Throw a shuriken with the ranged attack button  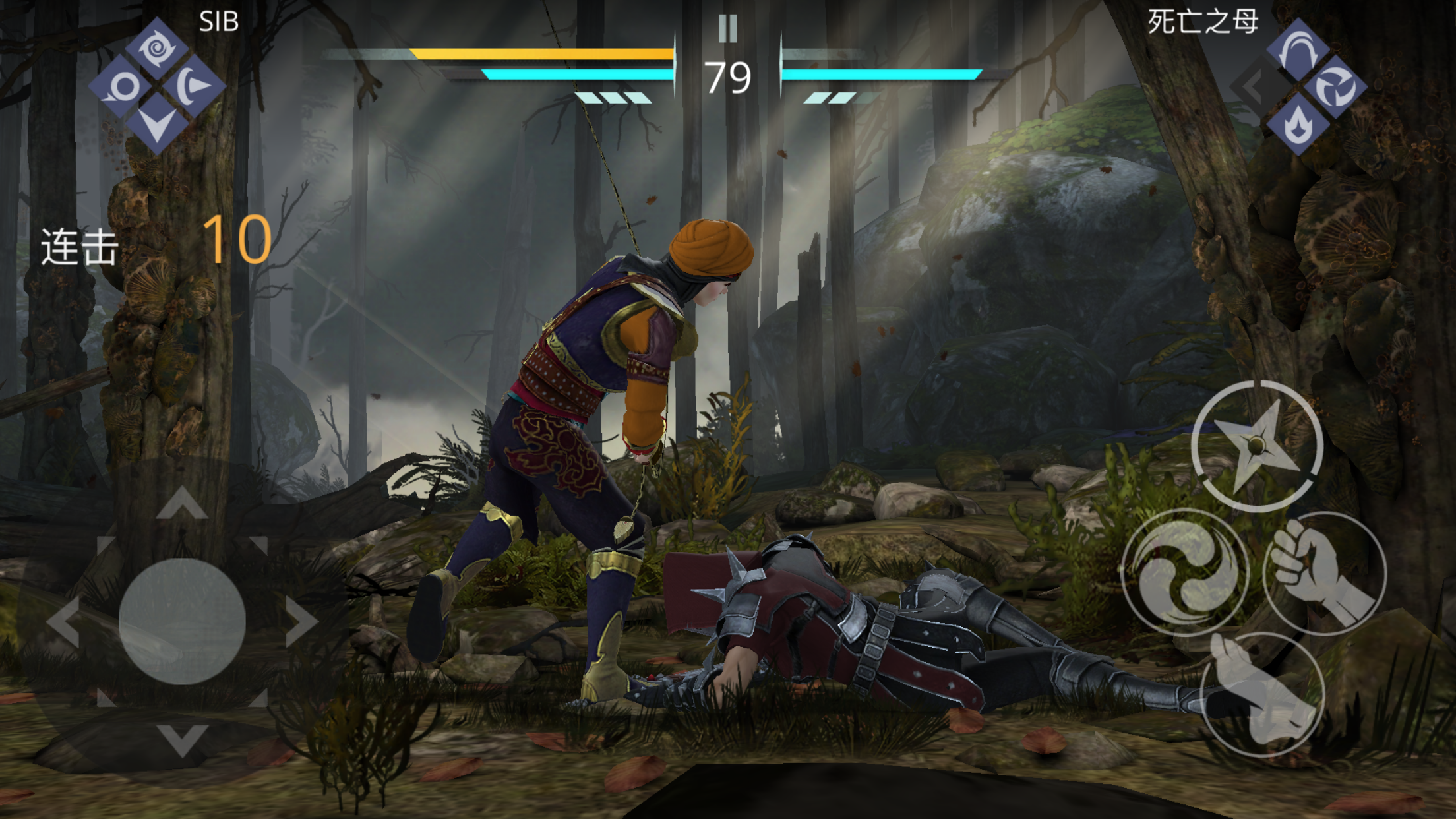tap(1257, 446)
